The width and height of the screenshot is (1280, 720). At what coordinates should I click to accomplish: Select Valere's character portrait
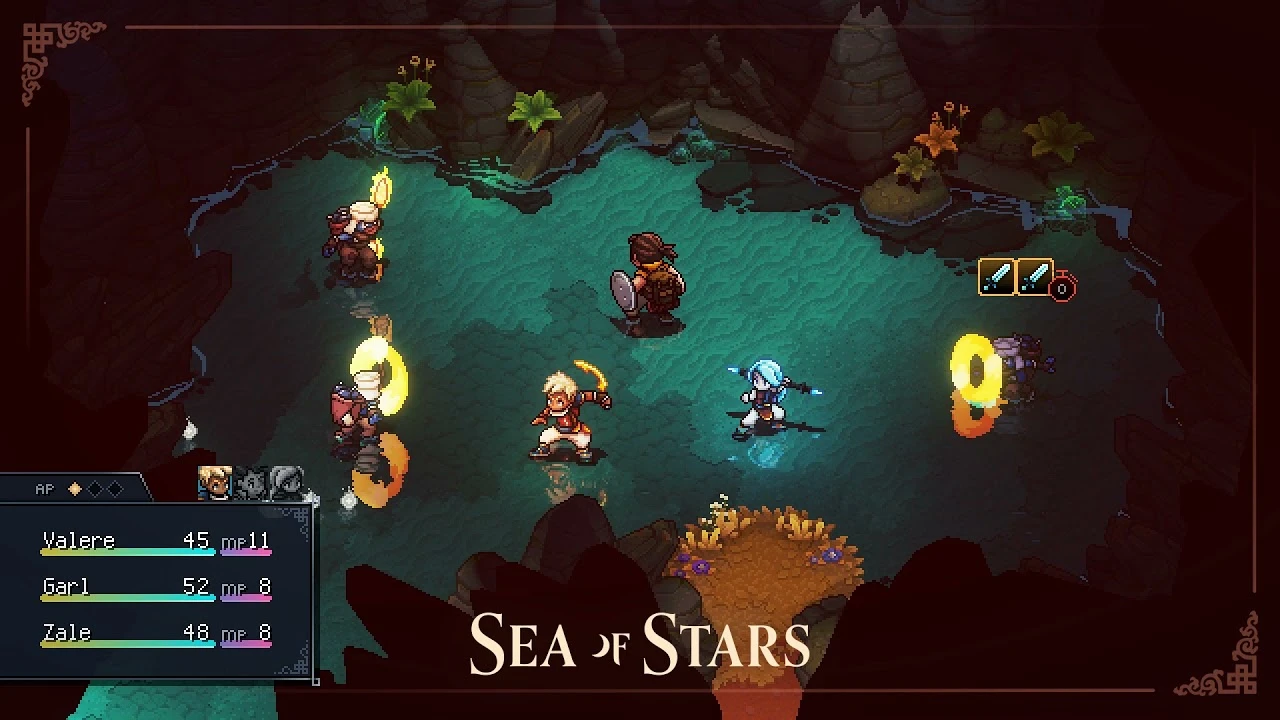point(215,482)
